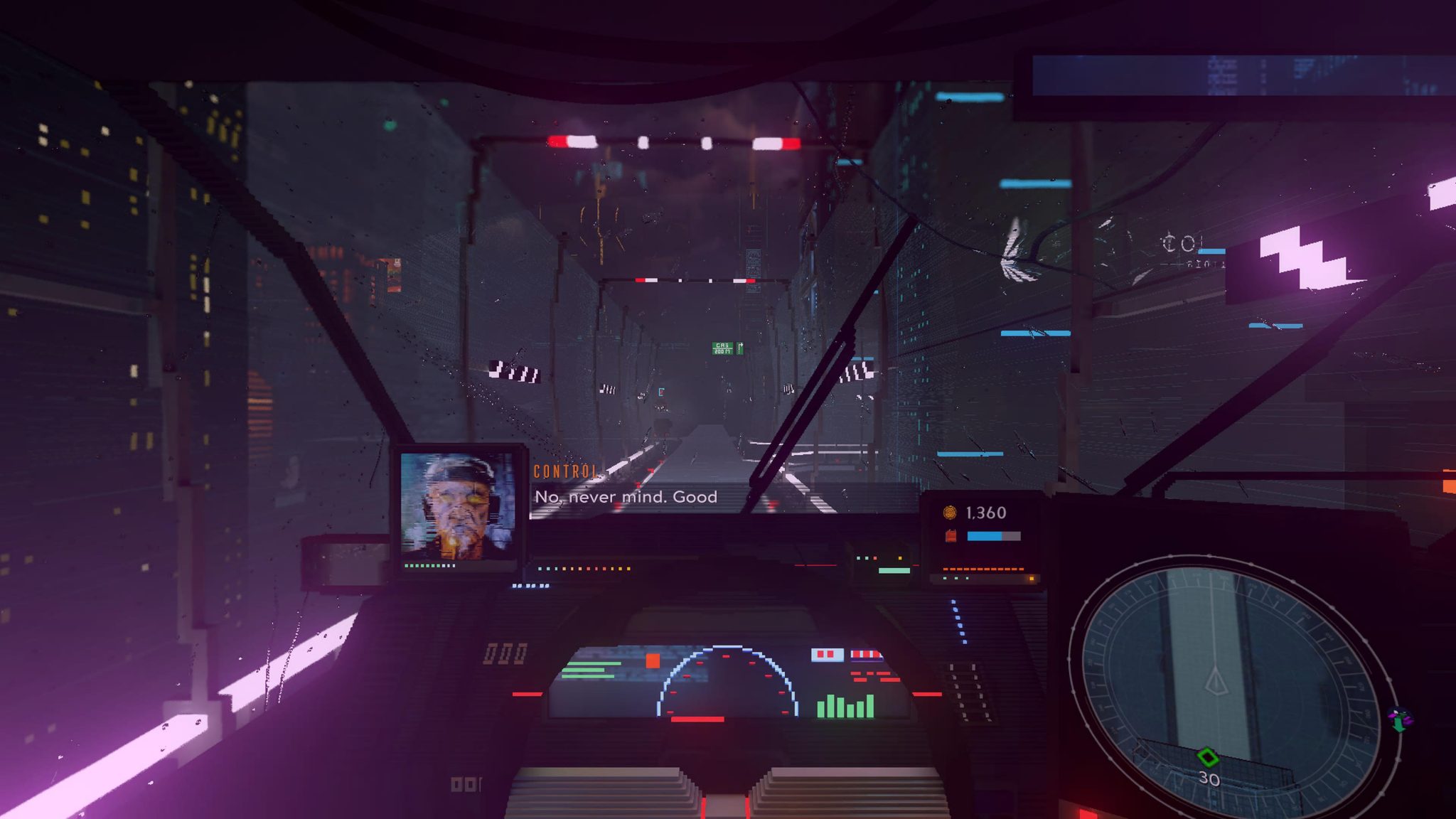The image size is (1456, 819).
Task: Click the orange fuel canister icon
Action: (952, 535)
